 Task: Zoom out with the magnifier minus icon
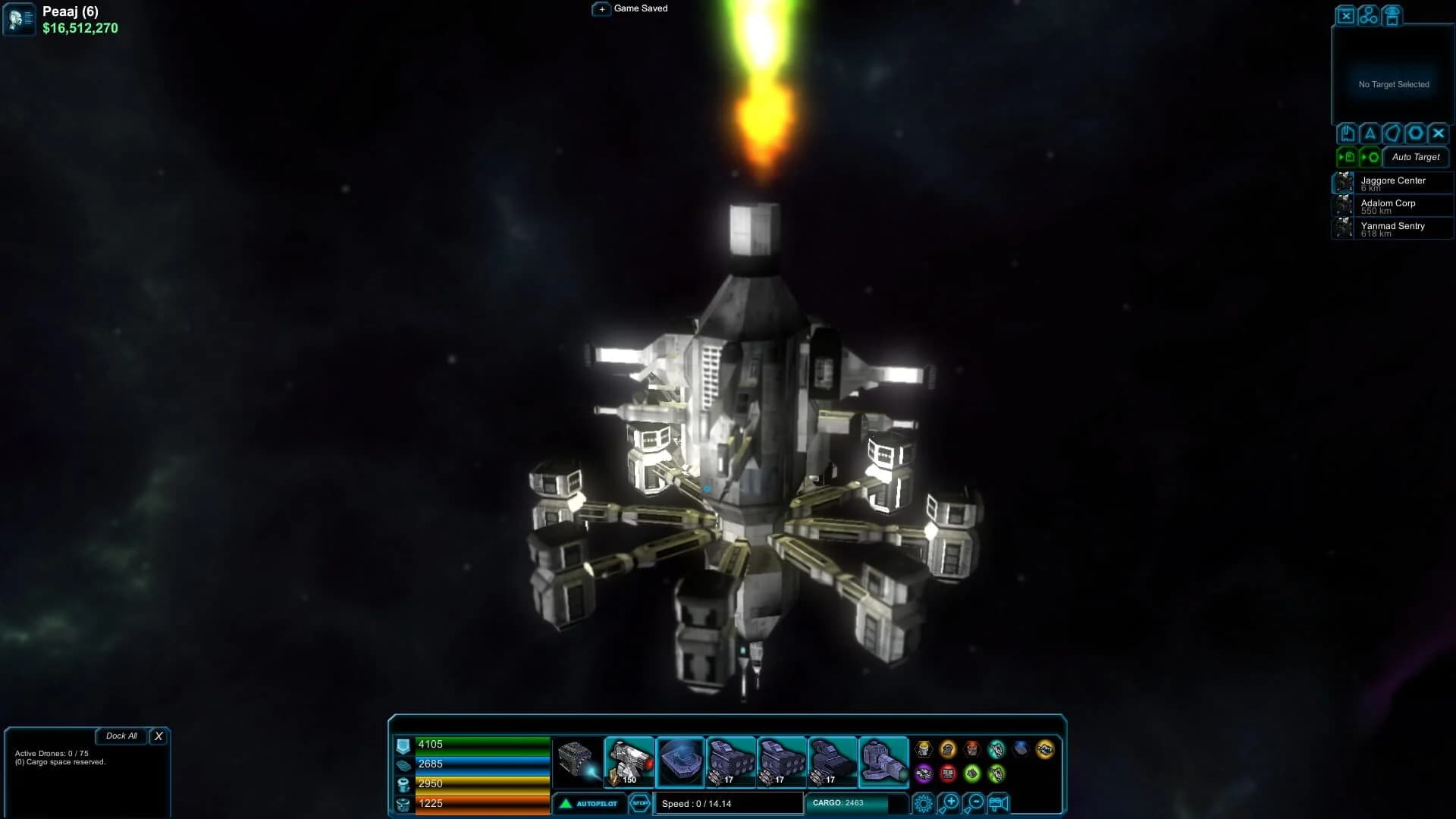pyautogui.click(x=974, y=802)
